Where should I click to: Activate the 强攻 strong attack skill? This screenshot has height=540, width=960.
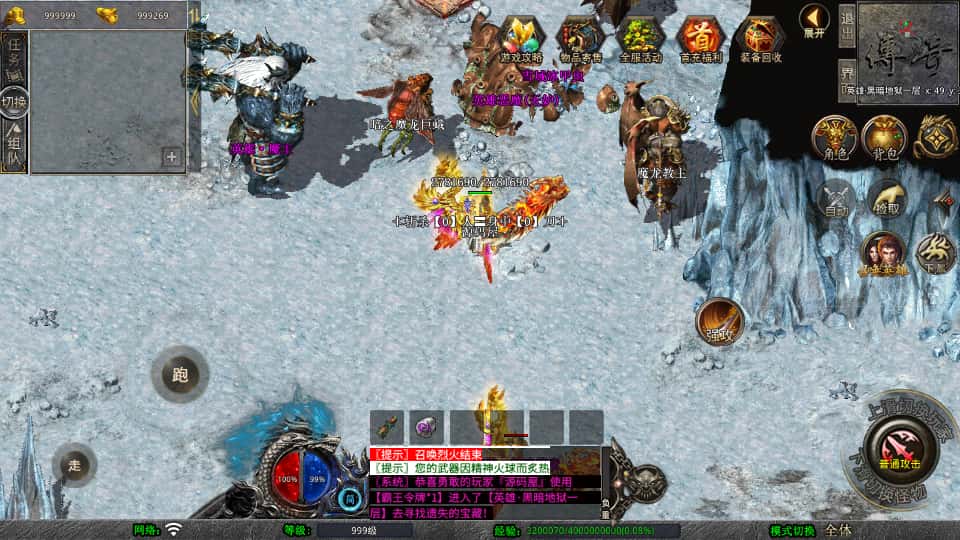pyautogui.click(x=719, y=321)
